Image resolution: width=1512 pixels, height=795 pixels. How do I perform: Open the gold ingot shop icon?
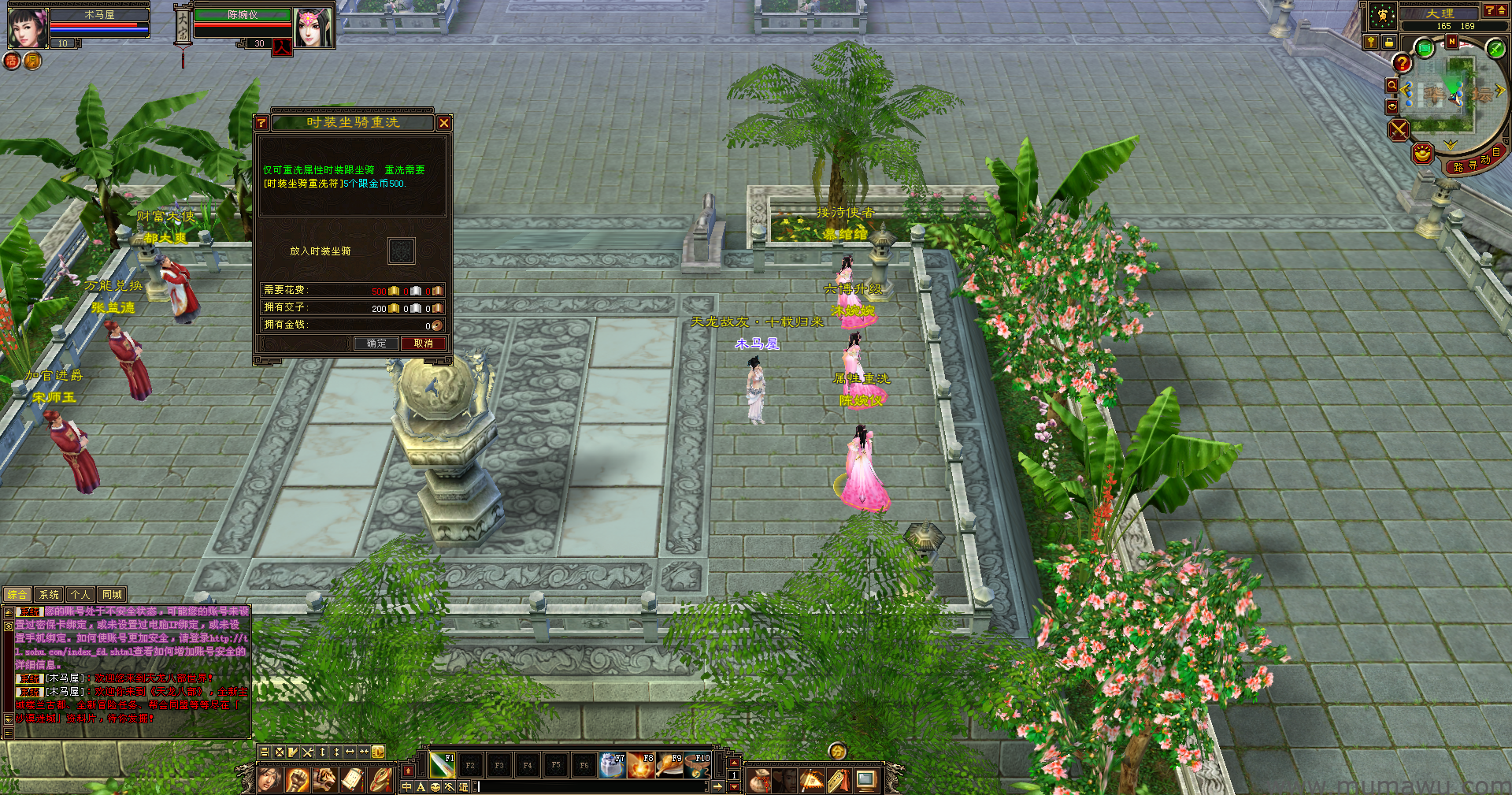tap(1422, 153)
